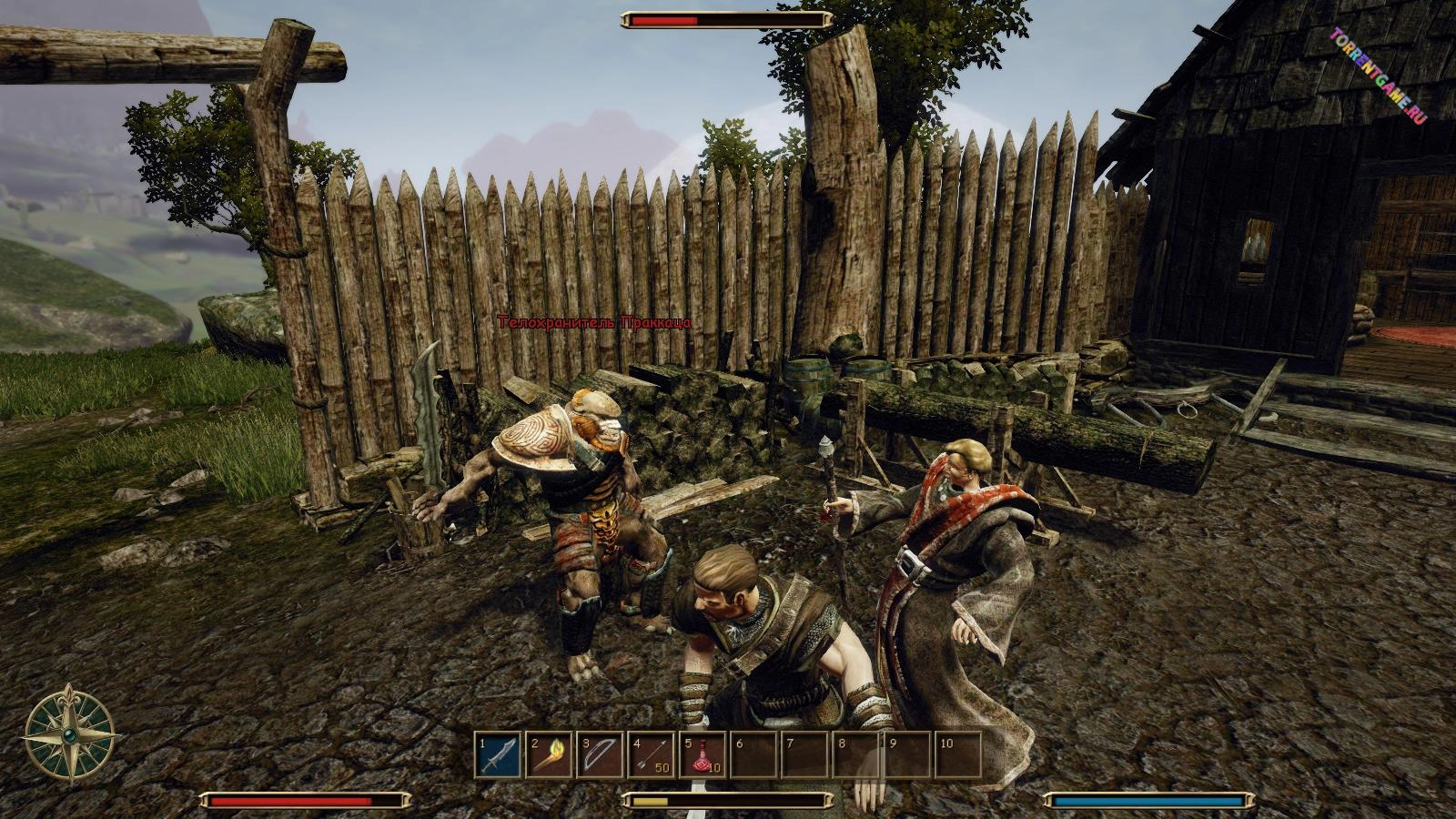Screen dimensions: 1456x819
Task: Select the arrows stack of 50
Action: tap(651, 755)
